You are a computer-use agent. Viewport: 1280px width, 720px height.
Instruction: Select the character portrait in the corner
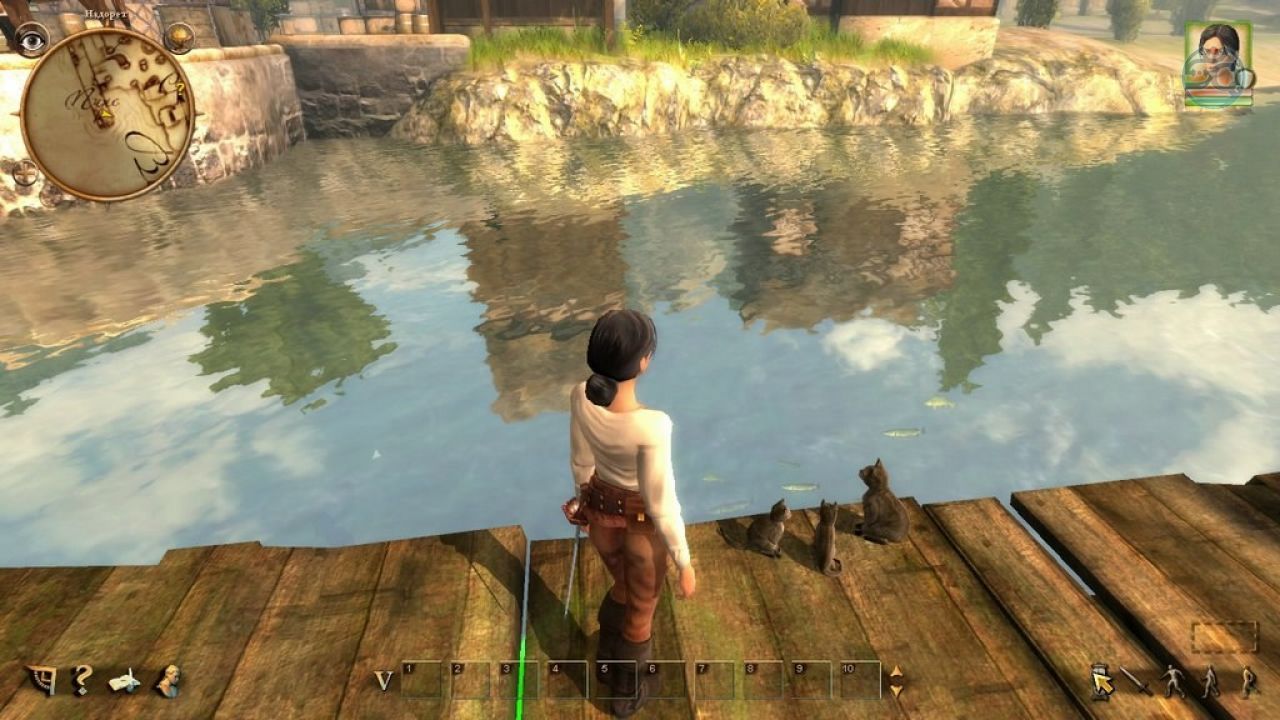click(1218, 62)
